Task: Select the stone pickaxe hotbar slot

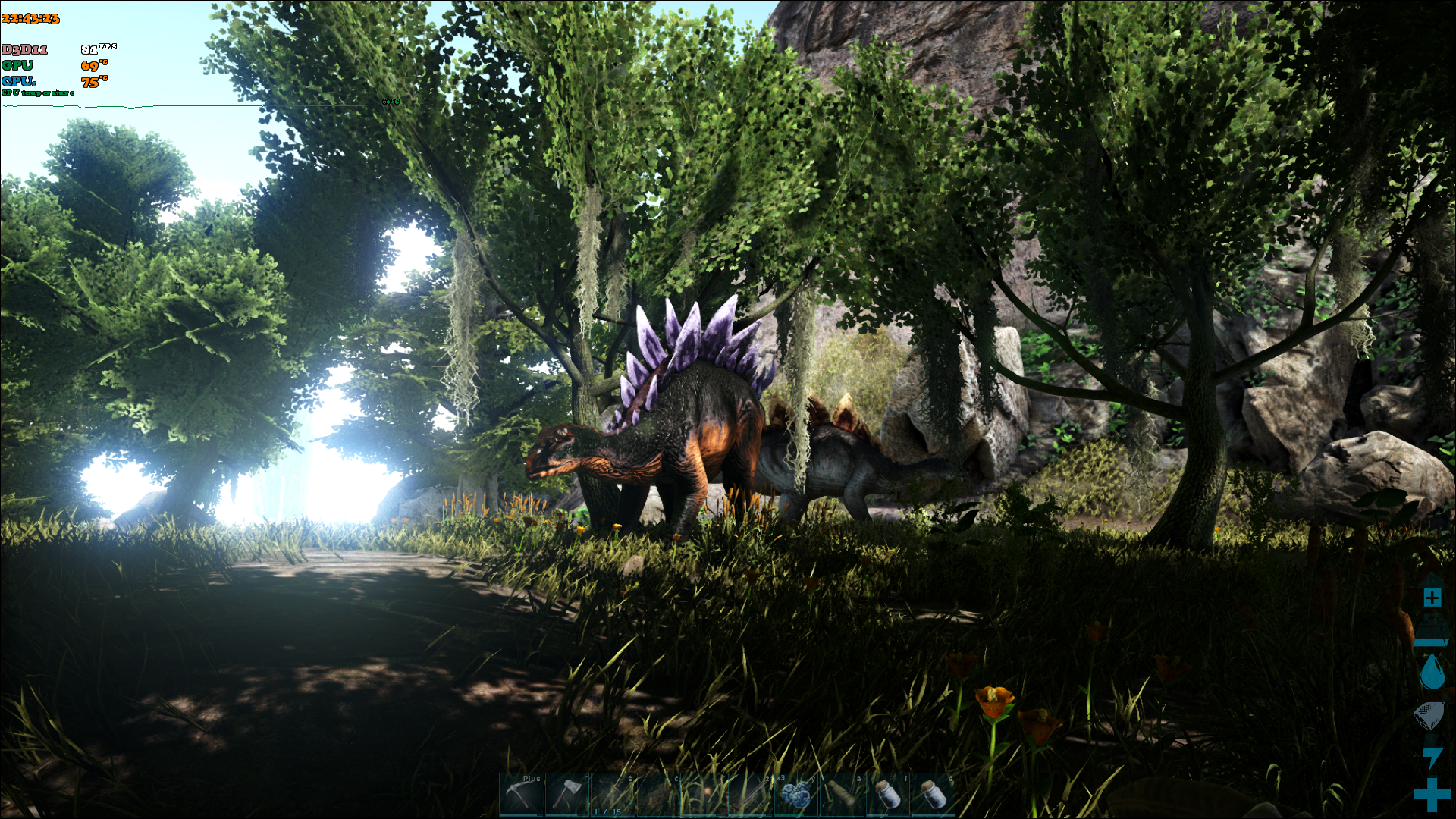Action: (x=522, y=795)
